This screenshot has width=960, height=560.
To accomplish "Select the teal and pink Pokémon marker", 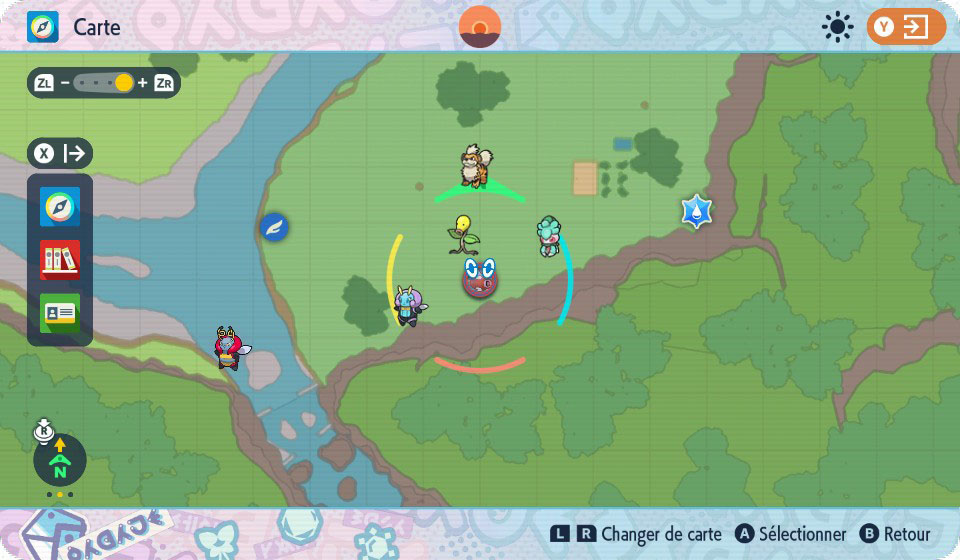I will point(547,236).
